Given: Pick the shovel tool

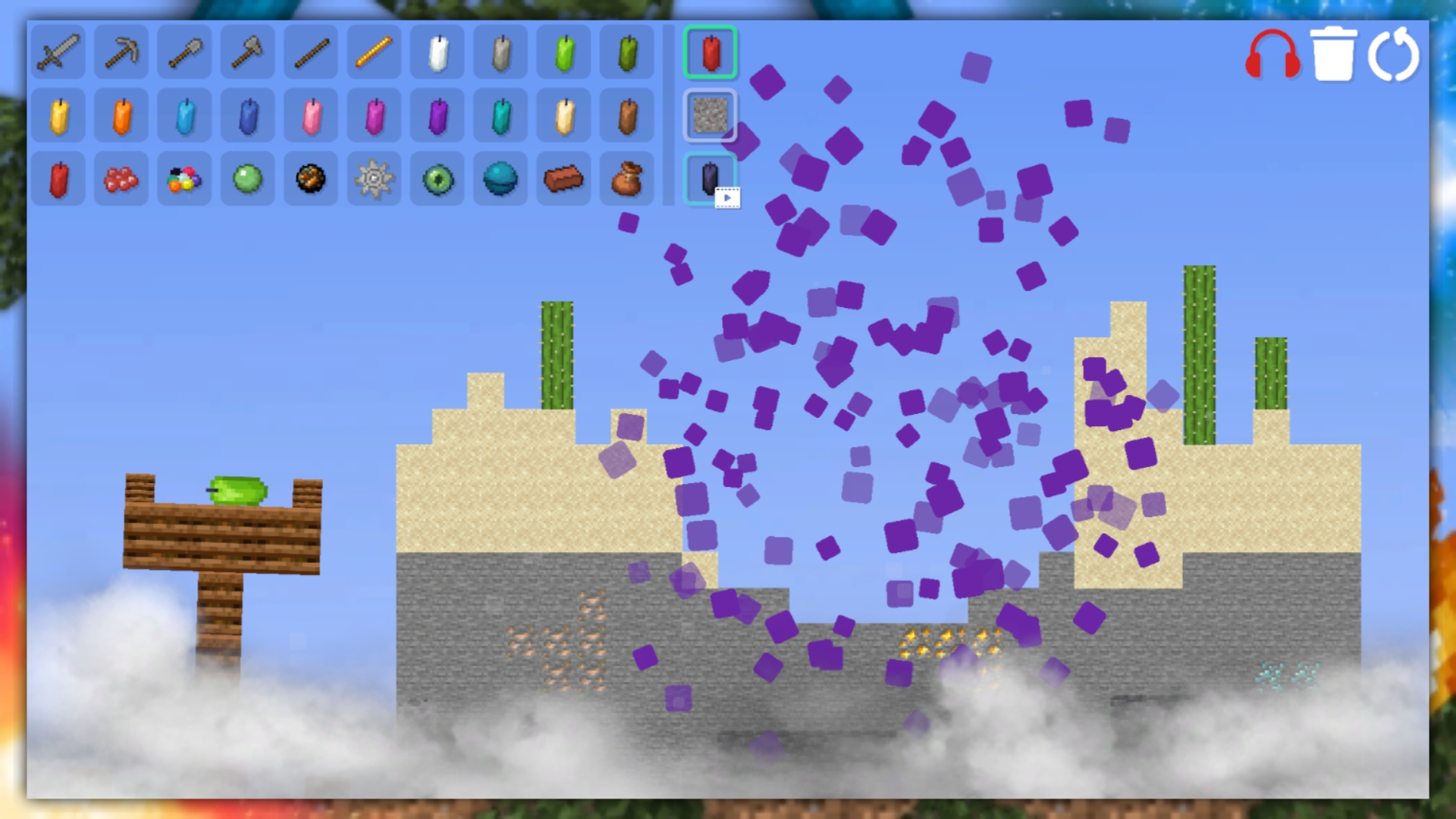Looking at the screenshot, I should pyautogui.click(x=184, y=53).
